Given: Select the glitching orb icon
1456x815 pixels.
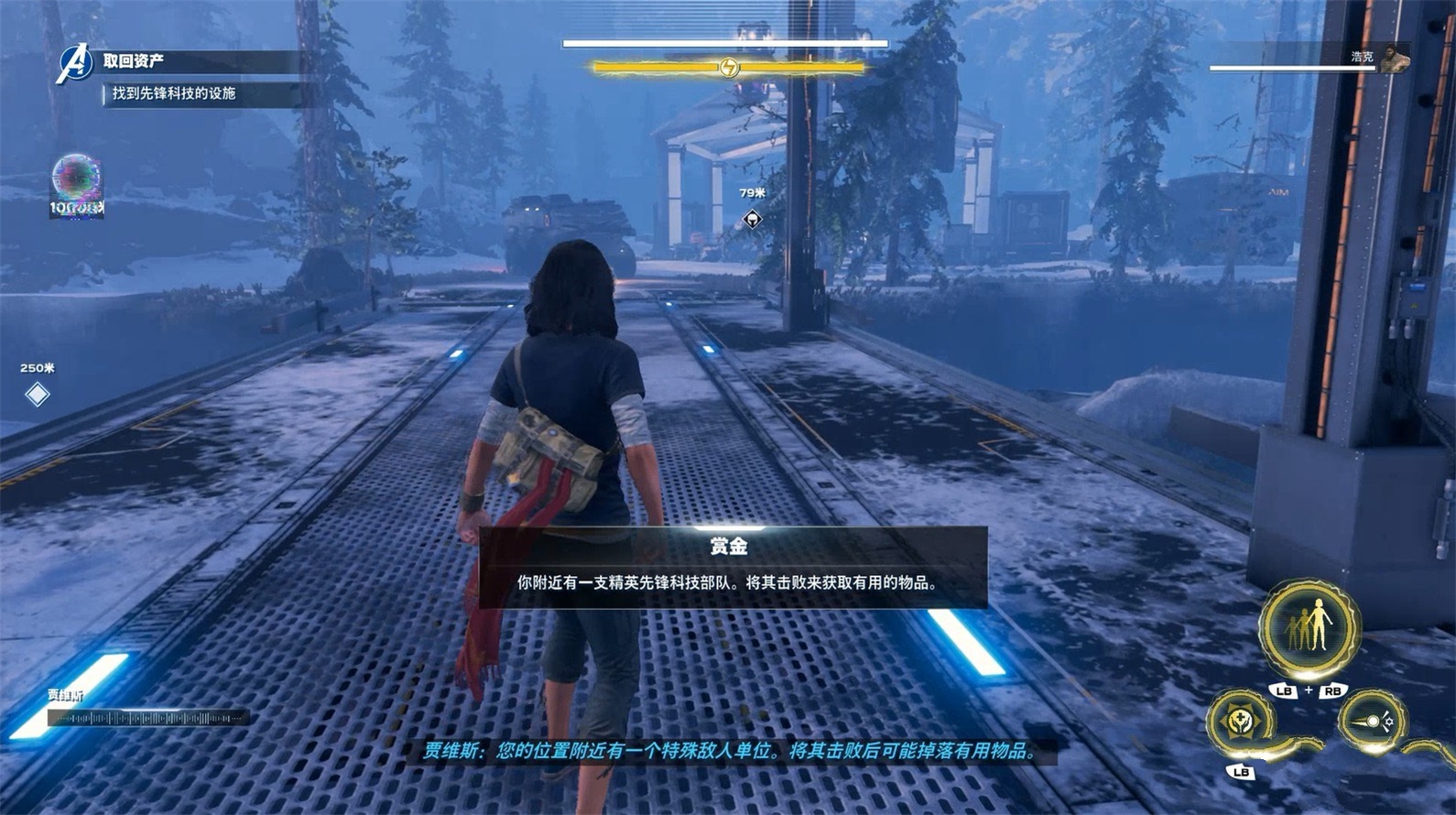Looking at the screenshot, I should 76,179.
